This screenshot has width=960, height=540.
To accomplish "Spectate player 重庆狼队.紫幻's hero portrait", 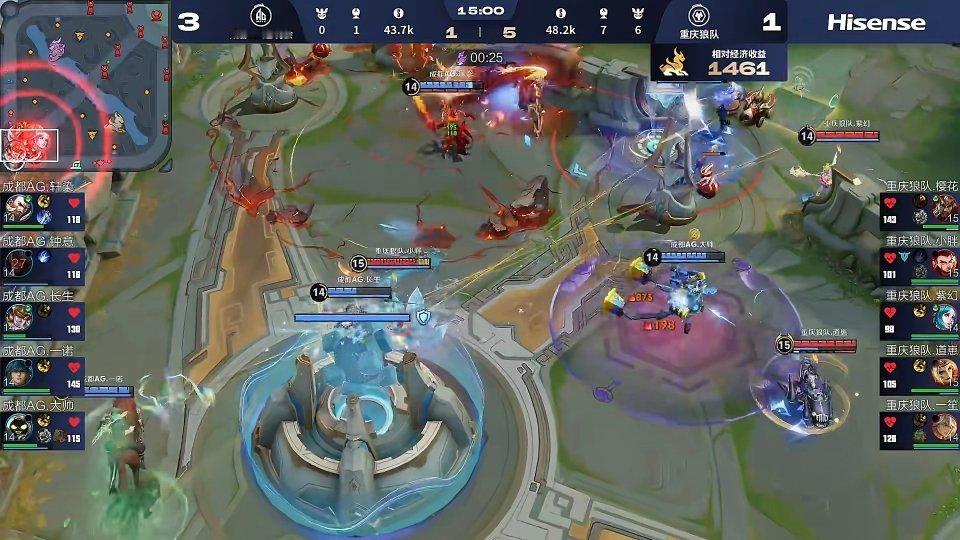I will (x=944, y=319).
